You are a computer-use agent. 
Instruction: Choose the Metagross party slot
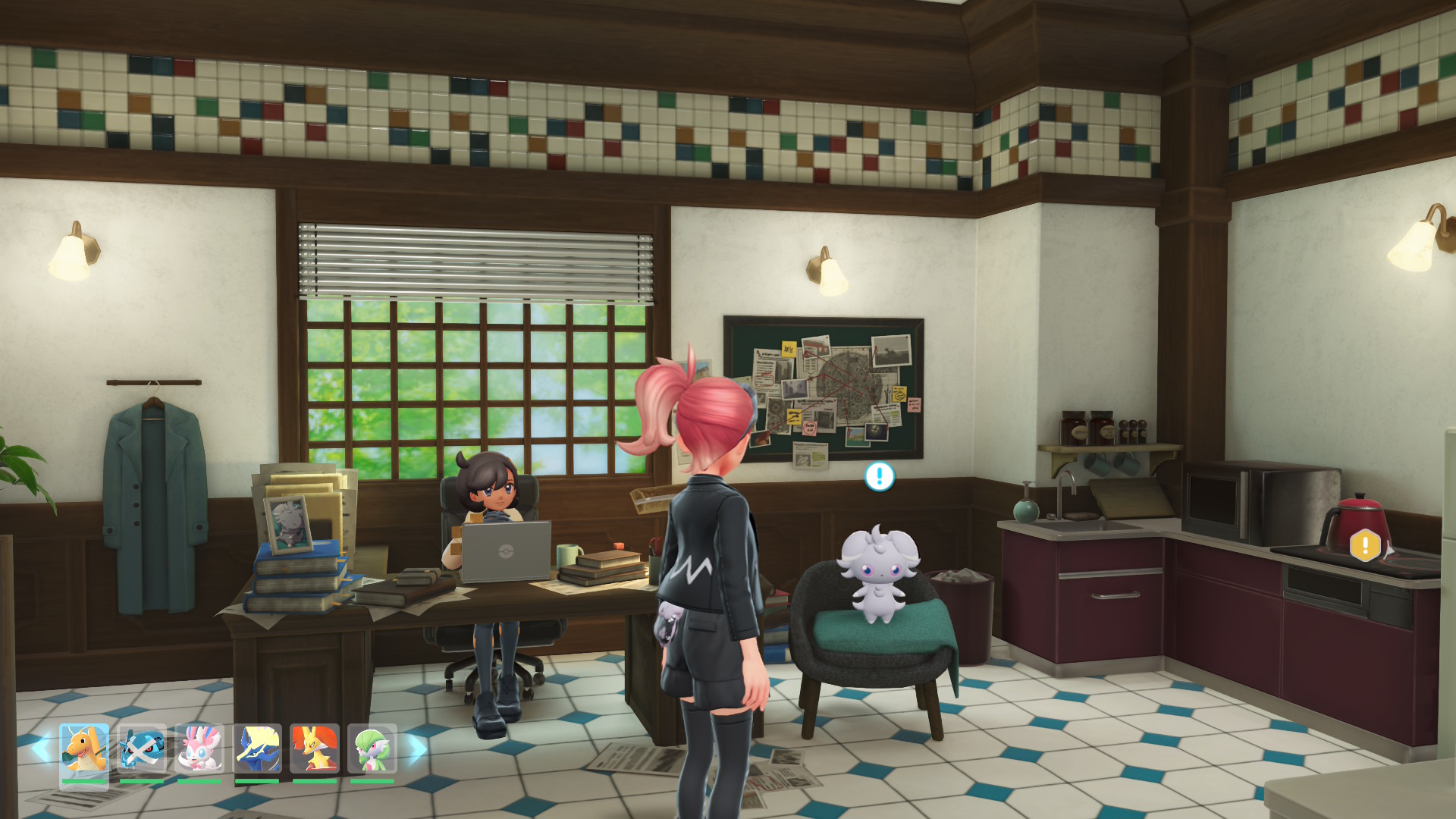click(142, 749)
